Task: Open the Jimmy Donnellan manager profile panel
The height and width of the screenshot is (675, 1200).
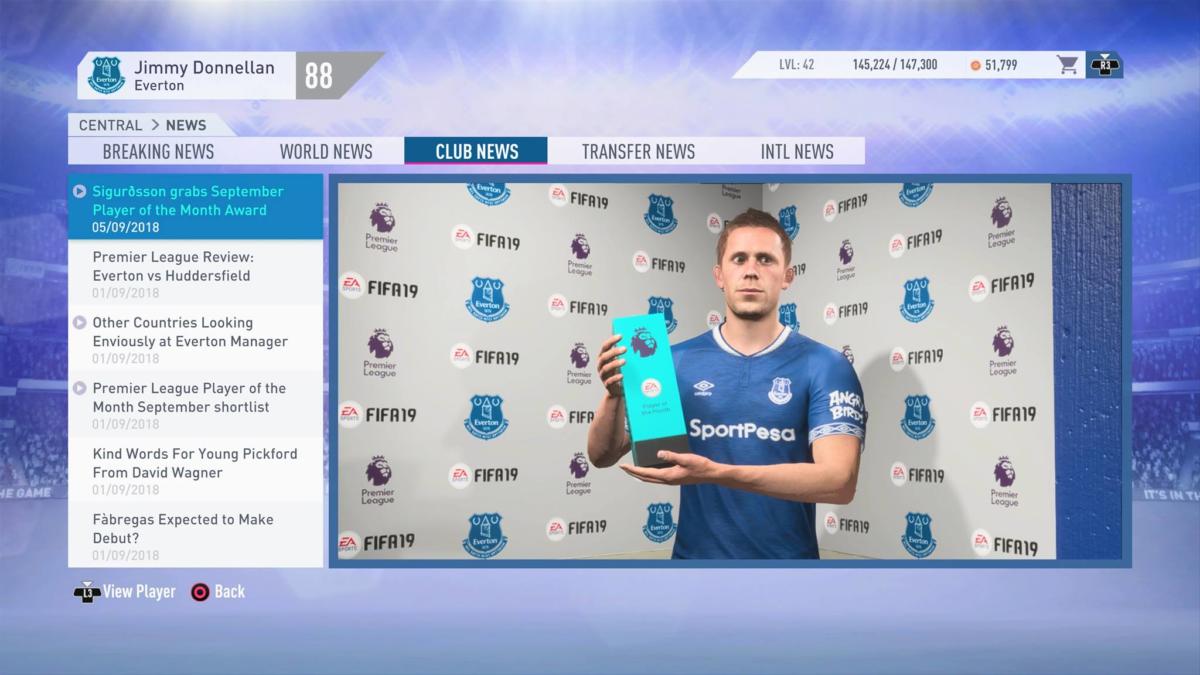Action: pyautogui.click(x=188, y=76)
